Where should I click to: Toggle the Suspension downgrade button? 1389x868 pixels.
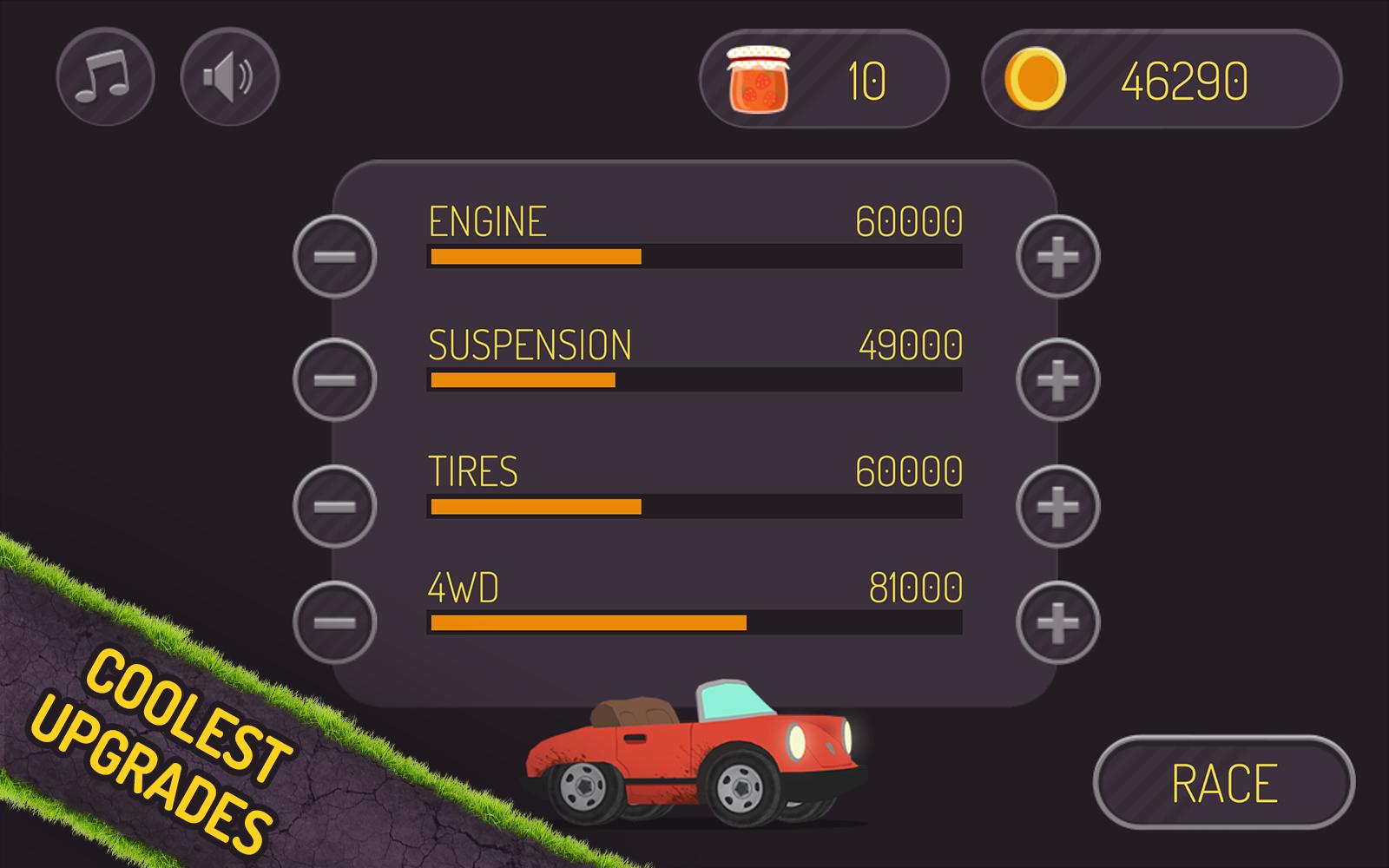pos(332,378)
